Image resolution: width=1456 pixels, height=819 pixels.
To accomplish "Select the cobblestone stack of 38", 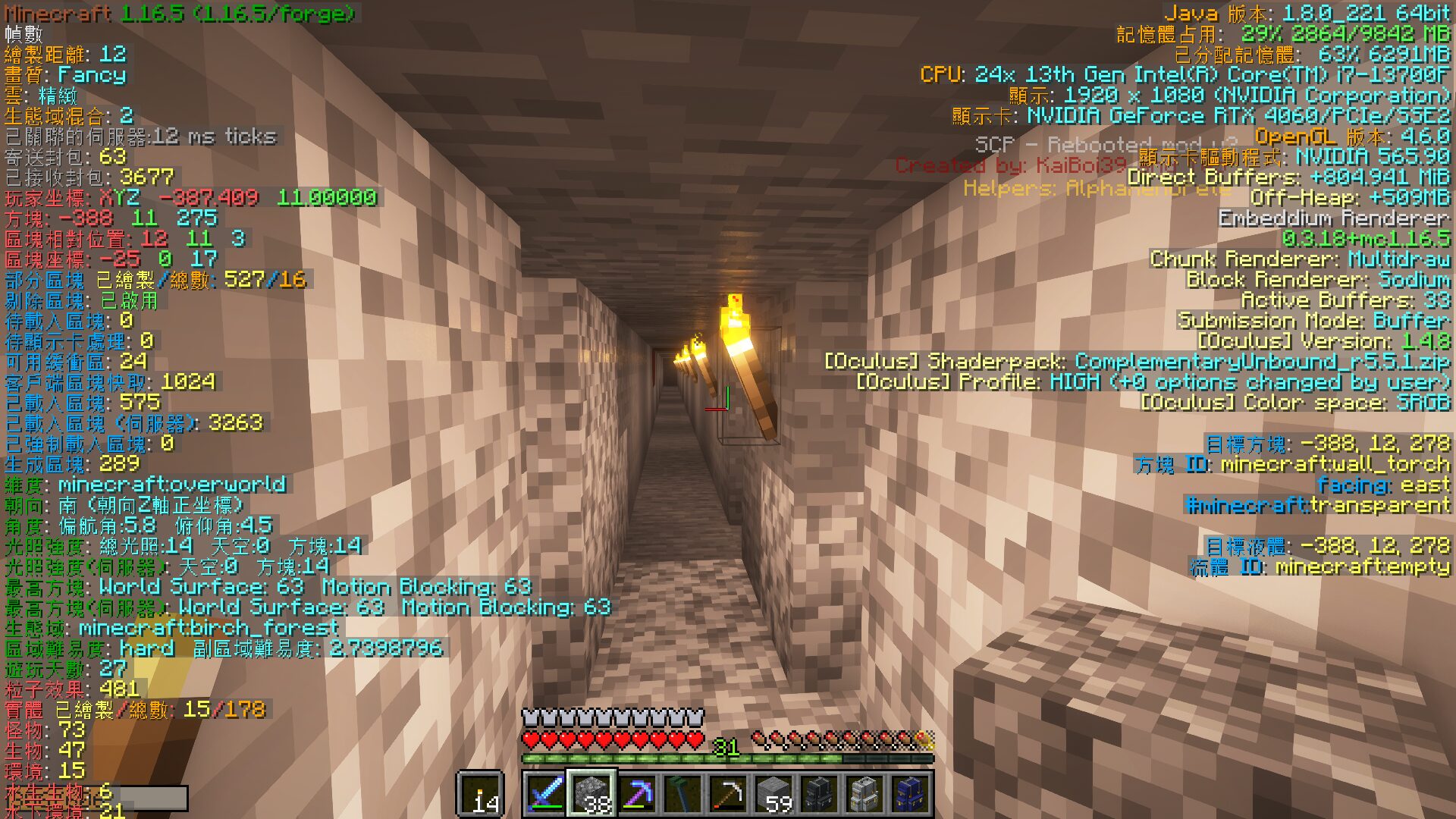I will coord(591,794).
